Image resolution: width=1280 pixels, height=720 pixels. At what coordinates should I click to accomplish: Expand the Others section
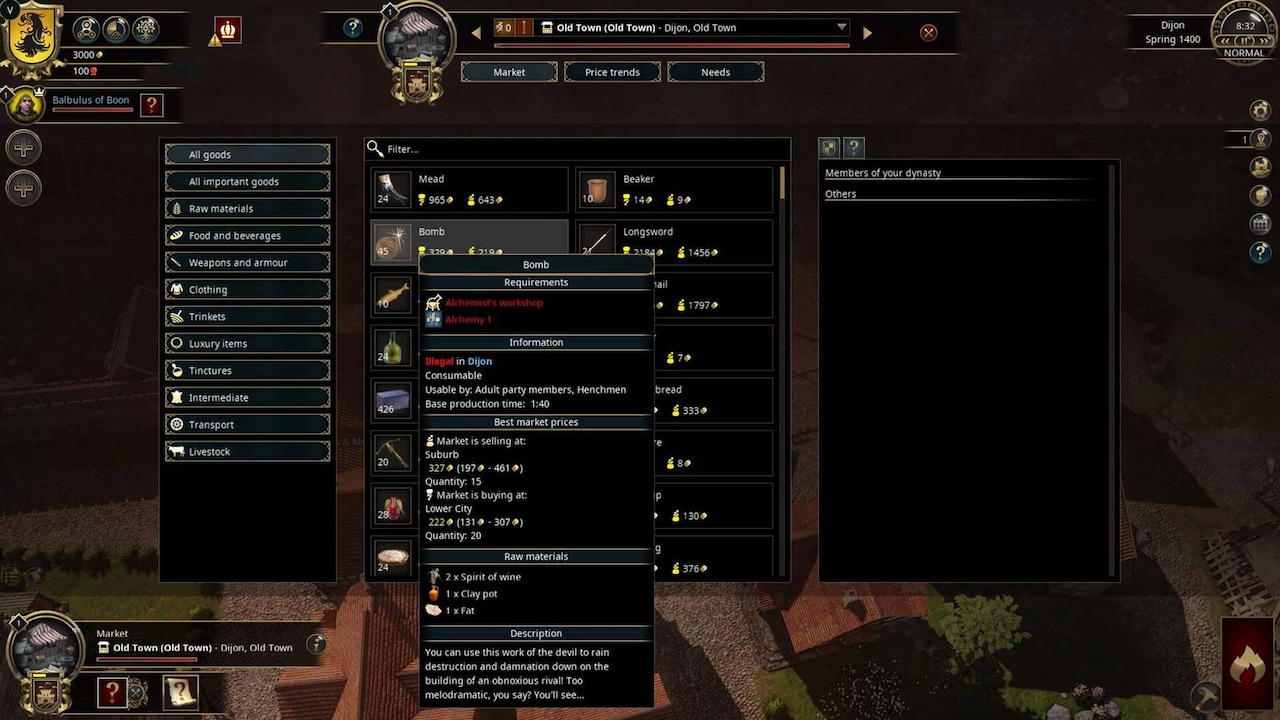(x=840, y=193)
